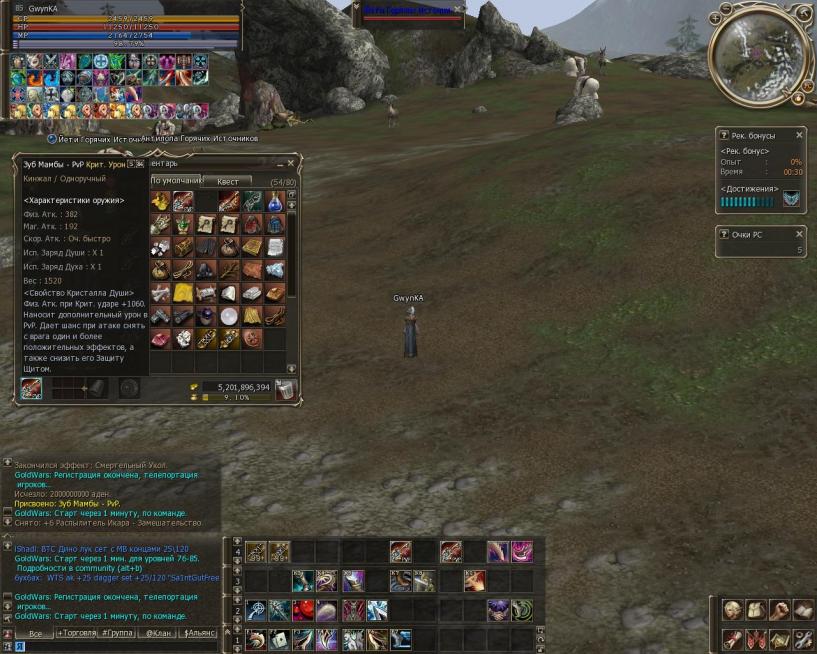Close the Рек. бонусы panel
The image size is (817, 654).
click(x=799, y=135)
